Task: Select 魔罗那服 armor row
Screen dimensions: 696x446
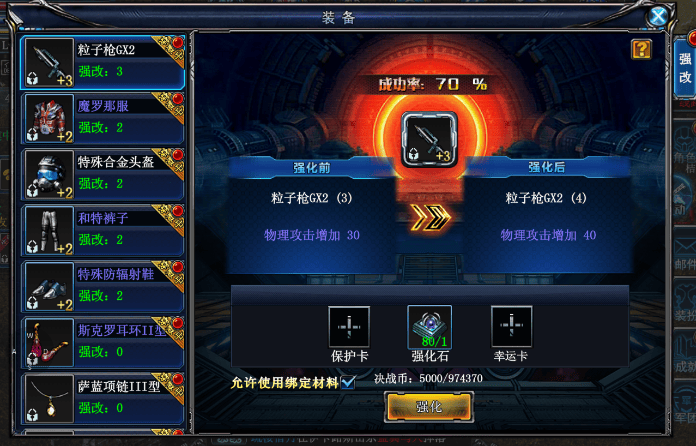Action: point(102,119)
